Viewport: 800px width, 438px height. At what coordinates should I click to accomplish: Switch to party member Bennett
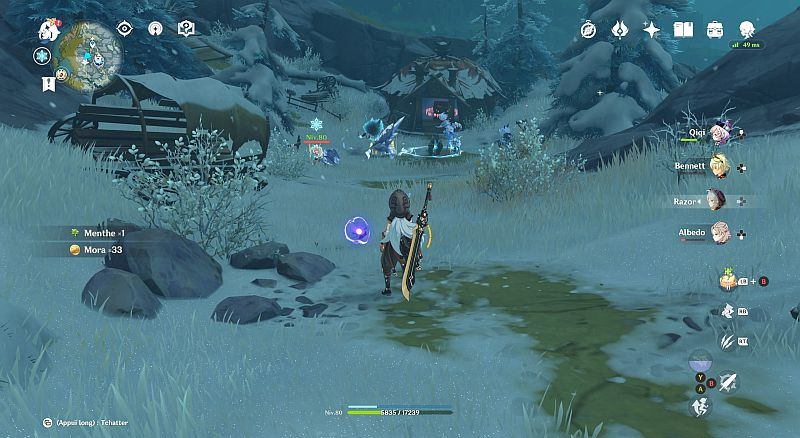tap(719, 166)
